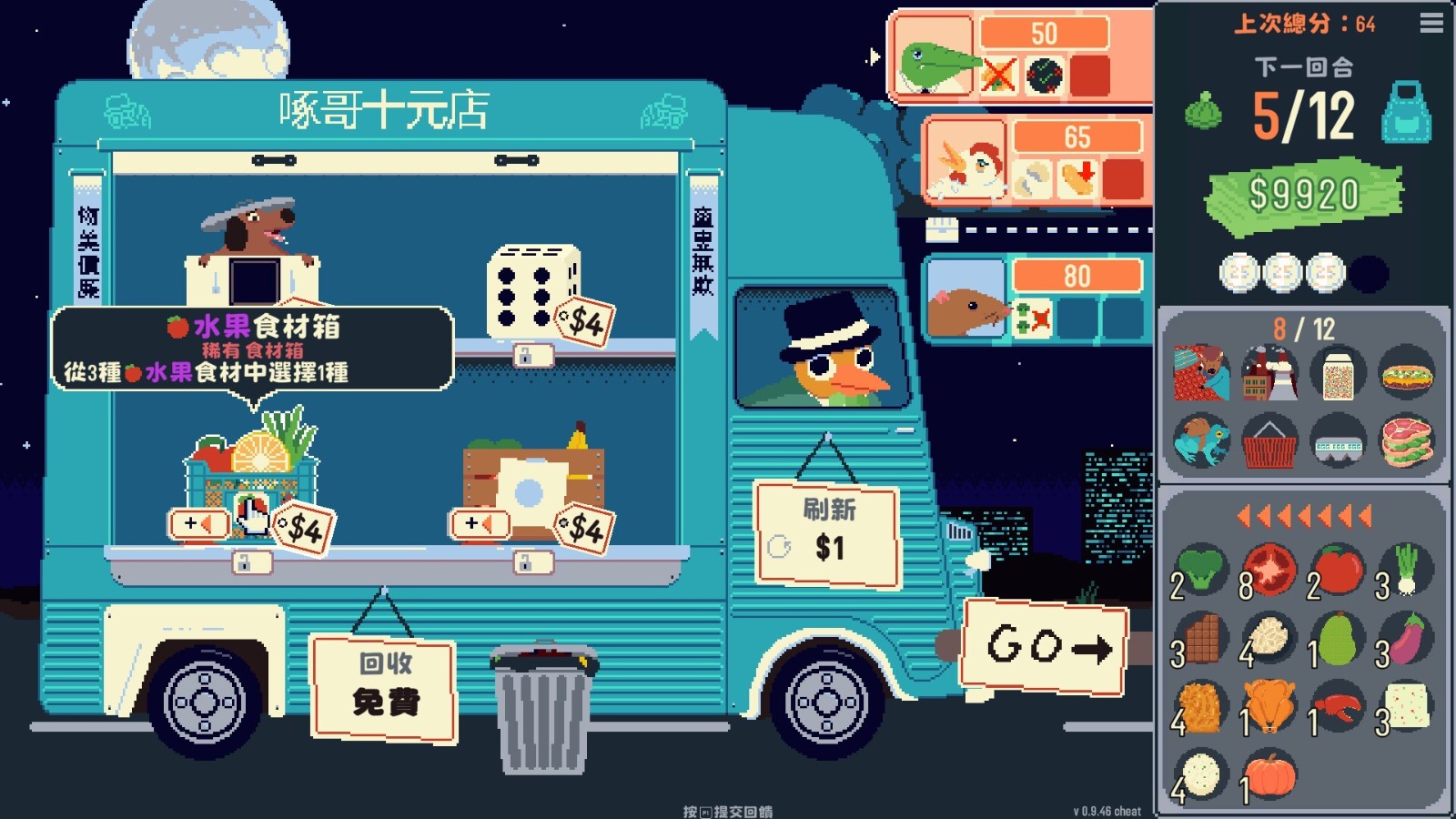Choose the eggplant ingredient slot
The height and width of the screenshot is (819, 1456).
coord(1406,638)
